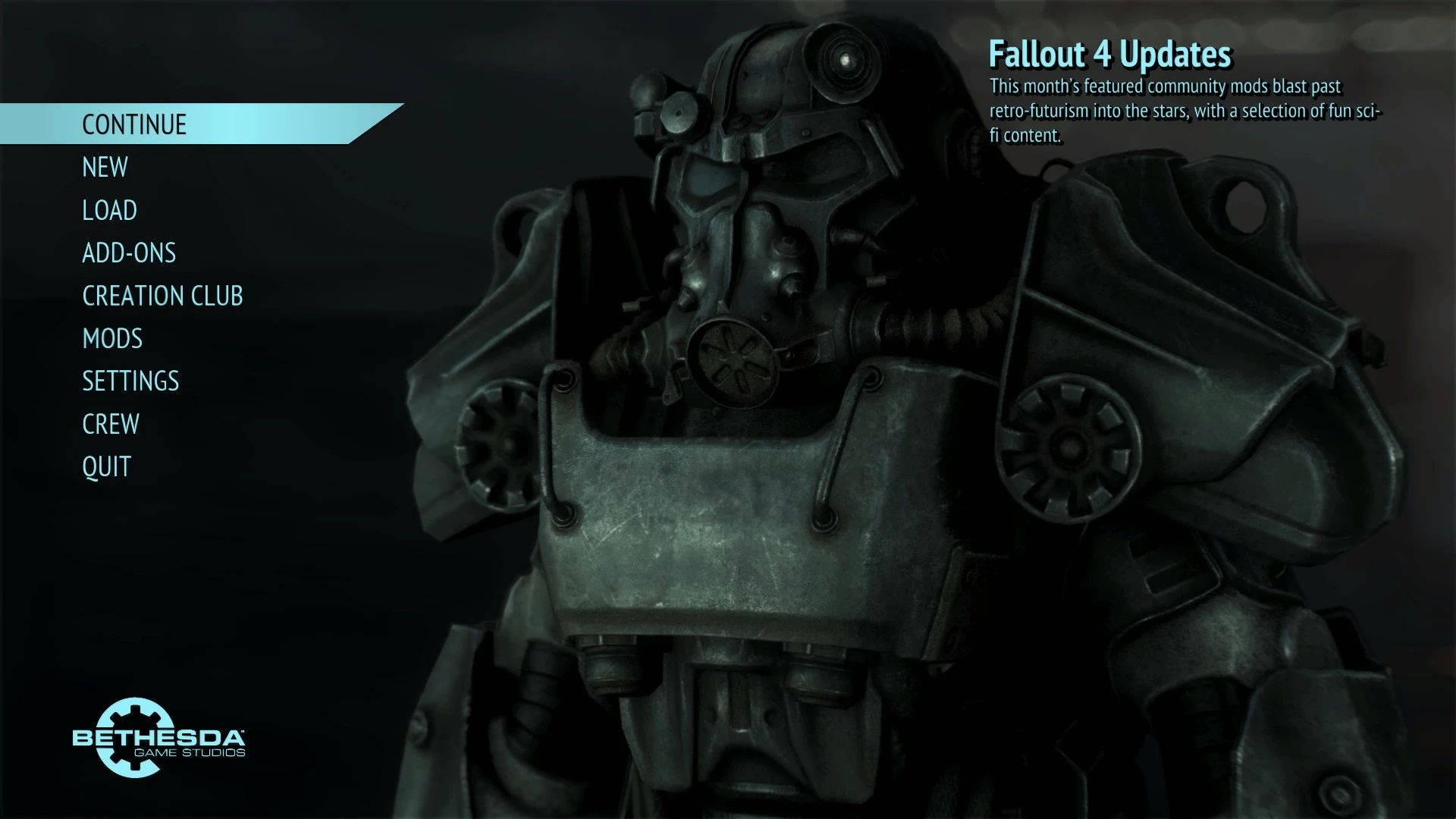View the CREW screen
1456x819 pixels.
[x=111, y=424]
